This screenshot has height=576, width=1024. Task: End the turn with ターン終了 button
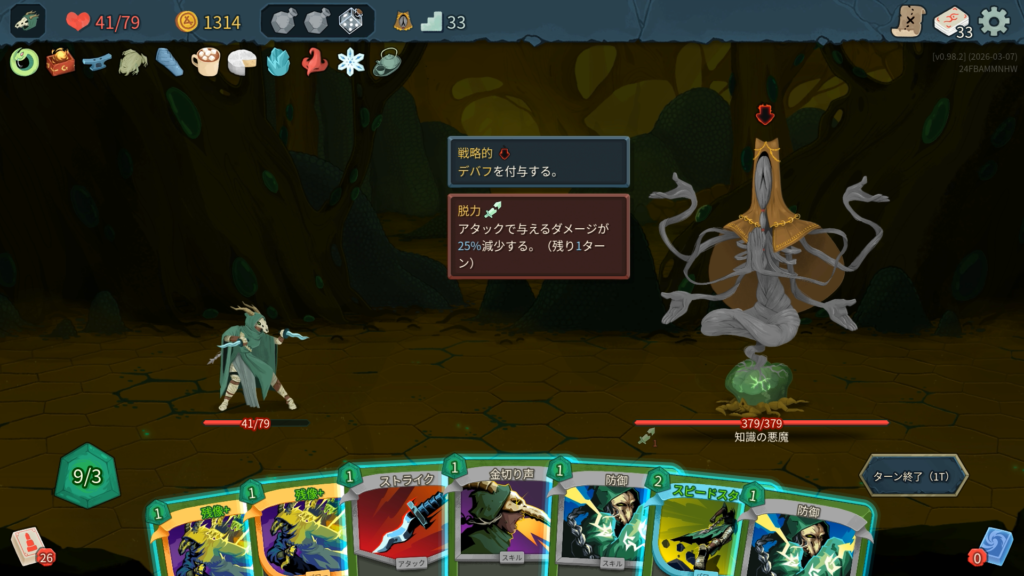pyautogui.click(x=913, y=475)
